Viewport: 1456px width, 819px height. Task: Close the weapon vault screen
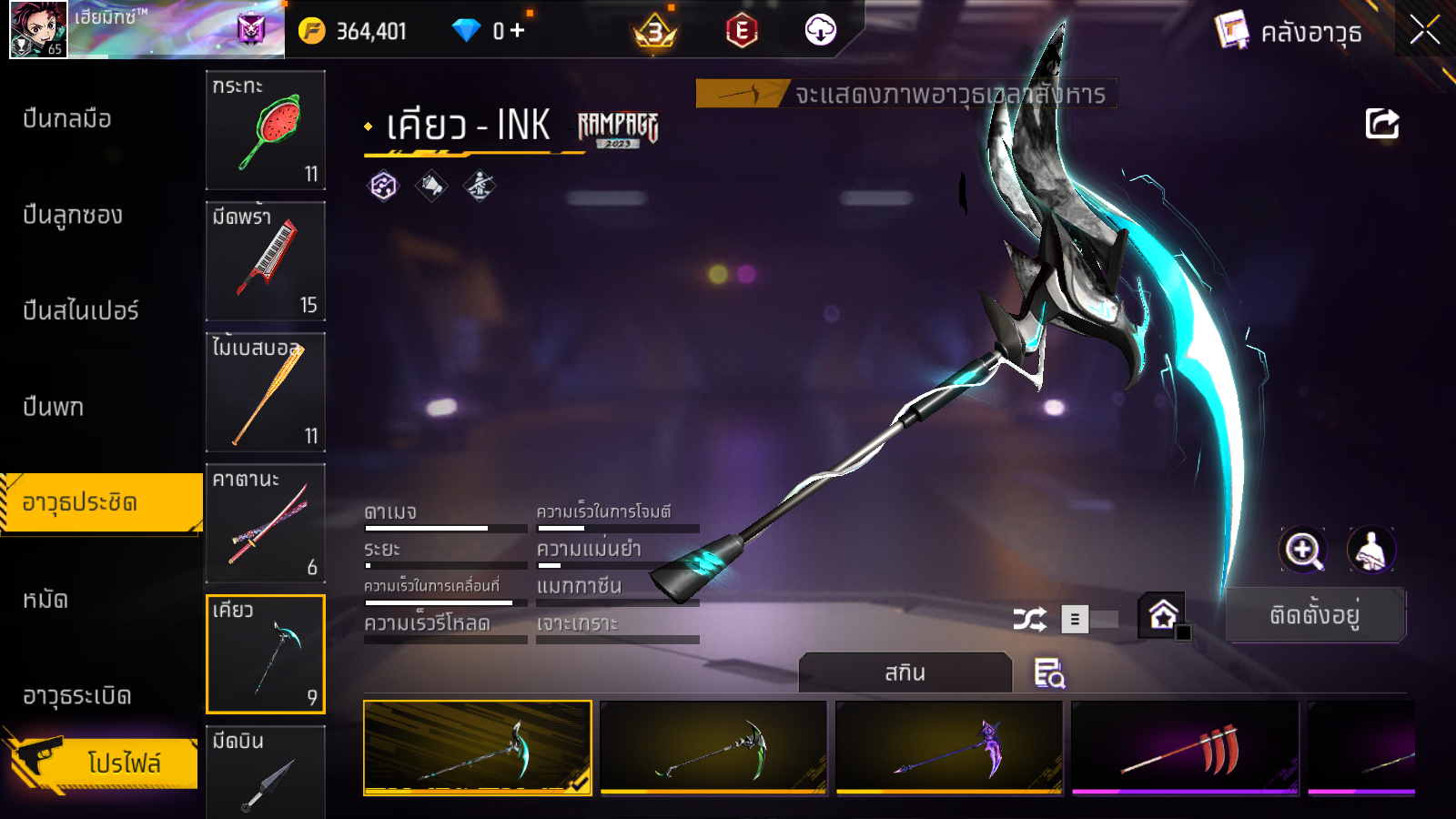(x=1424, y=30)
